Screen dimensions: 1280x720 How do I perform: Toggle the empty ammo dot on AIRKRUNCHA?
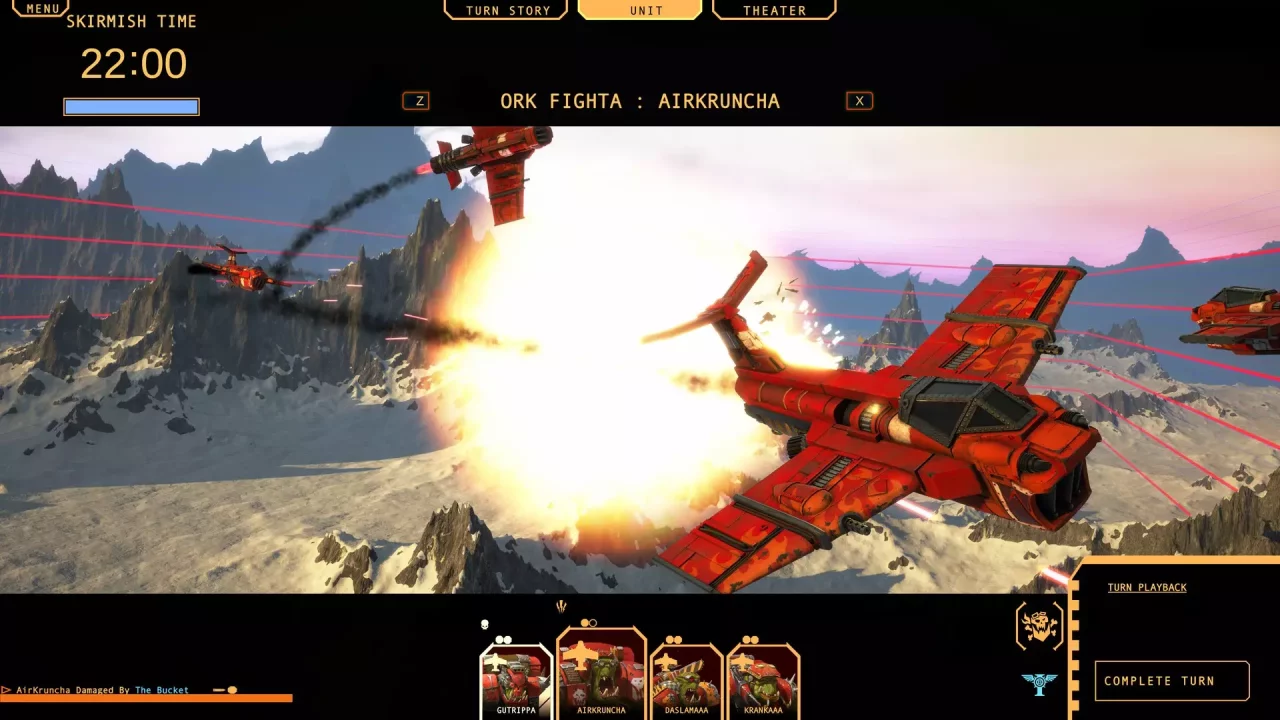coord(593,623)
